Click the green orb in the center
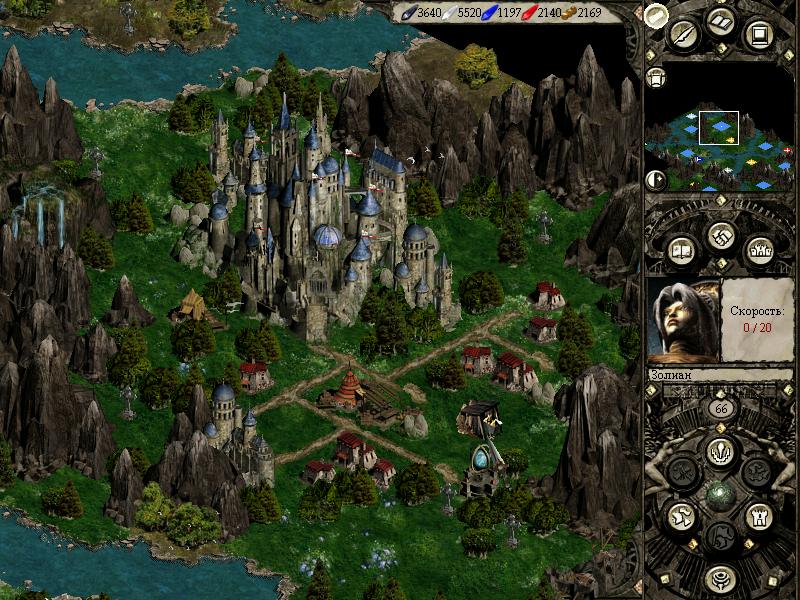 pyautogui.click(x=720, y=494)
